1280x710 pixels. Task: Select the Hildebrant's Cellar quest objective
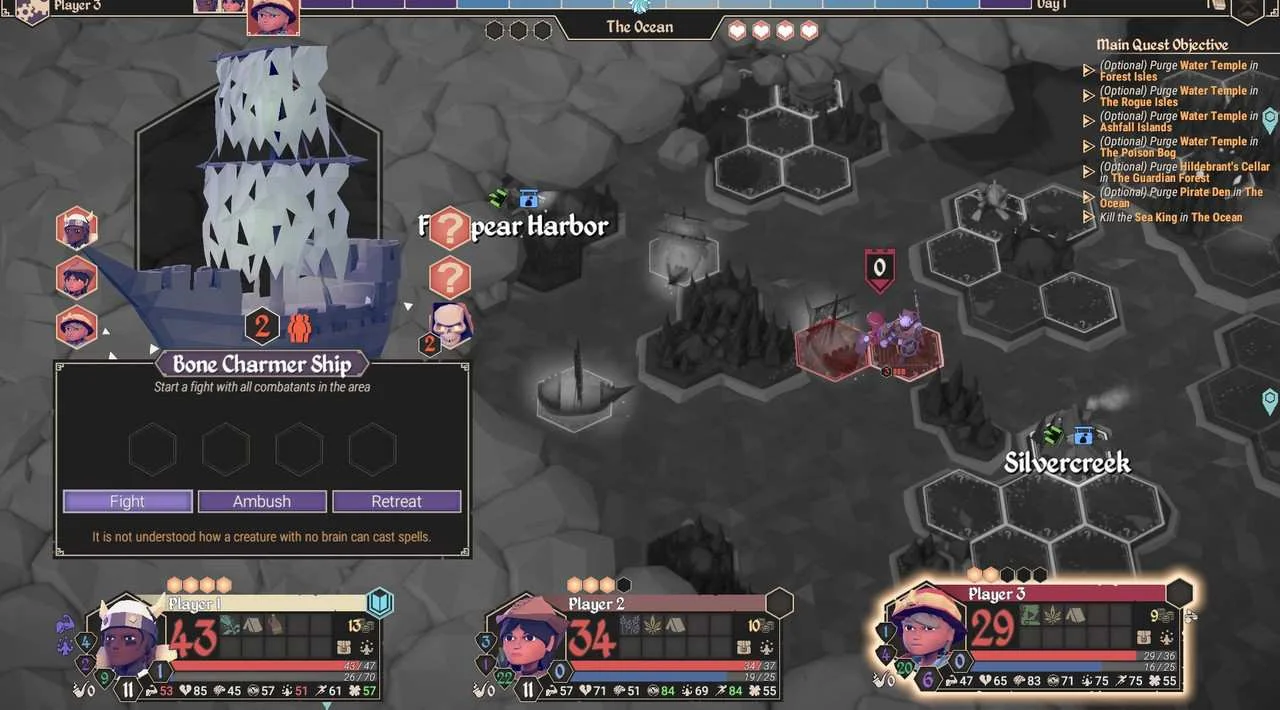1184,172
